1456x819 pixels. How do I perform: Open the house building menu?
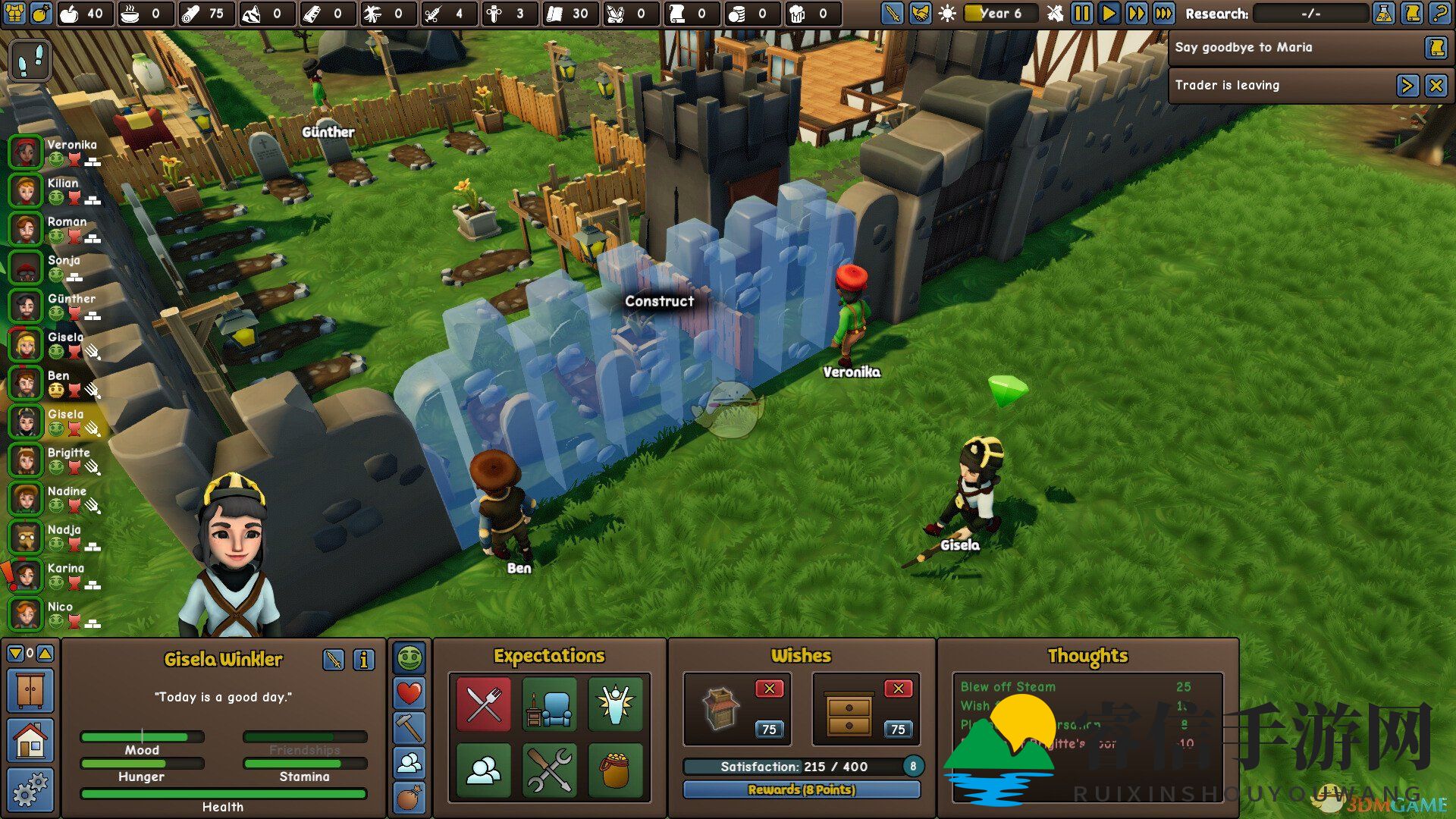[30, 740]
